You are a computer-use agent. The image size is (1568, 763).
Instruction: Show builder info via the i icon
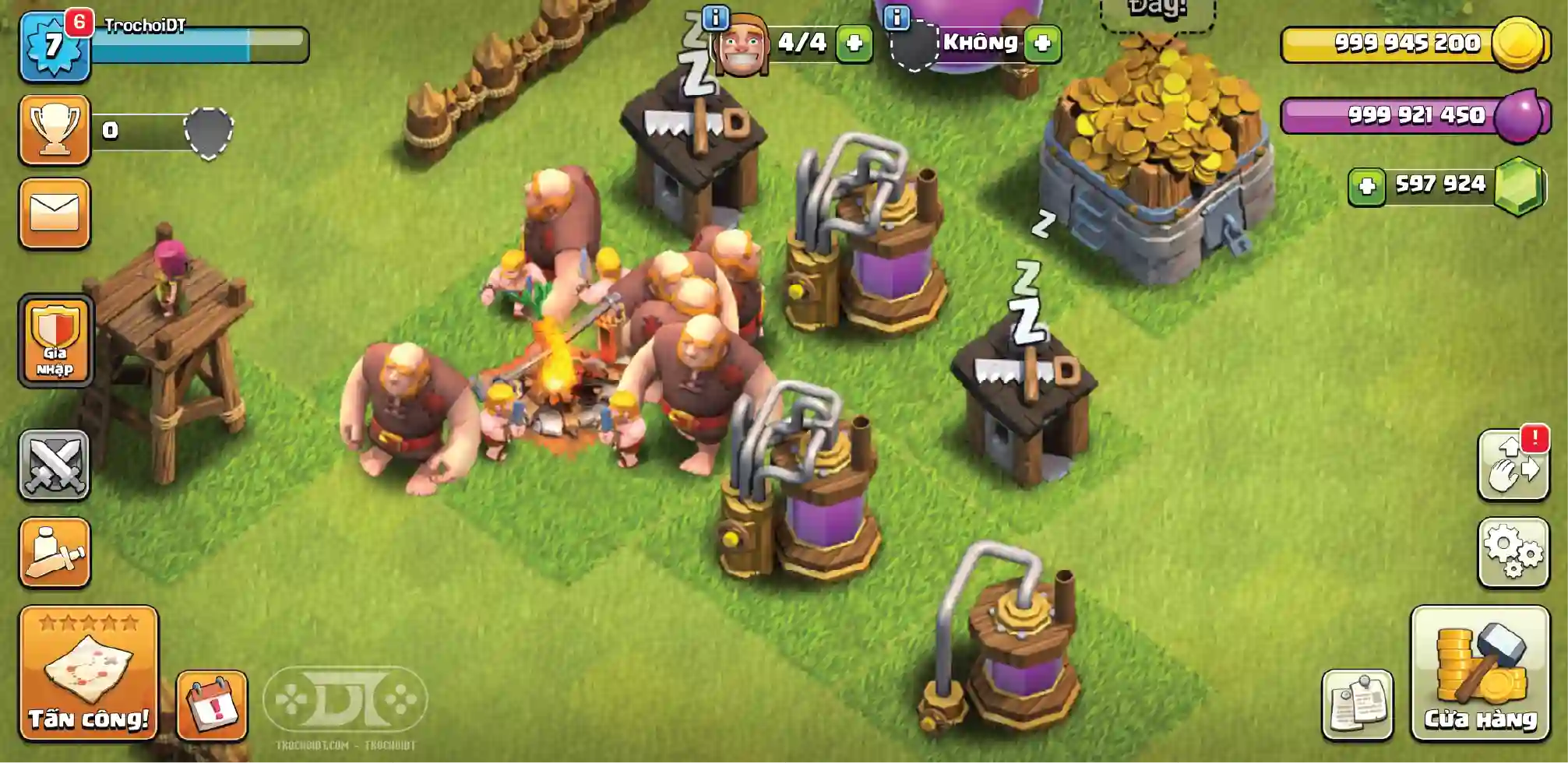(715, 16)
